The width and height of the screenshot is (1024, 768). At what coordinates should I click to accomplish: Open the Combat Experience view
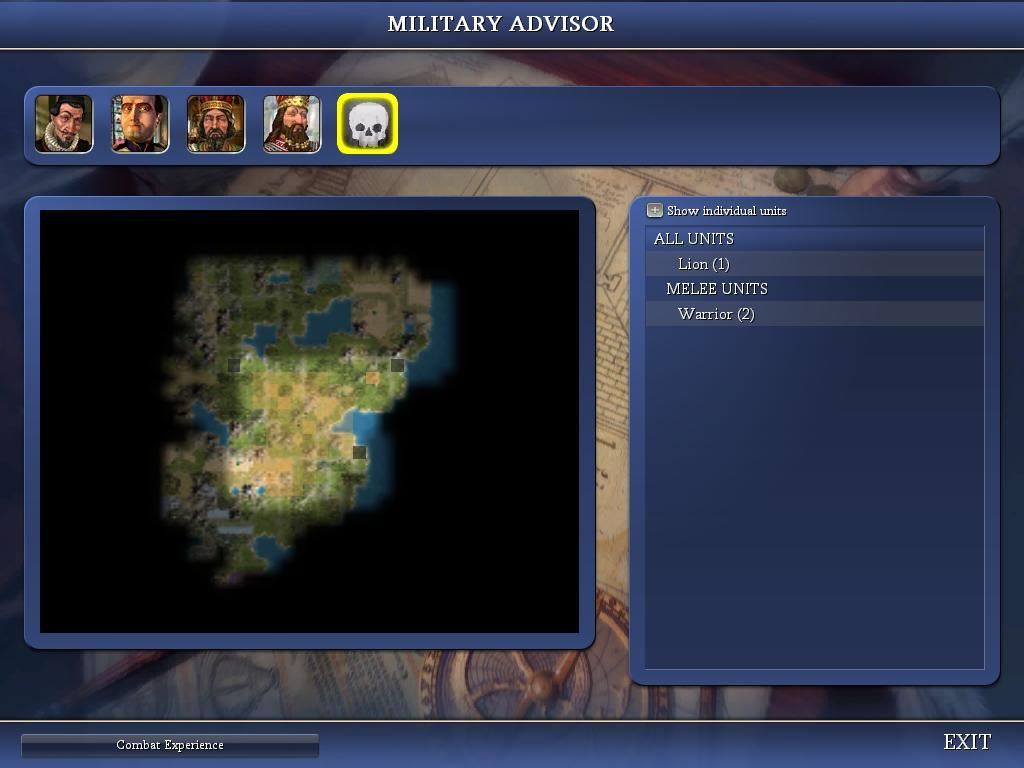(x=170, y=745)
